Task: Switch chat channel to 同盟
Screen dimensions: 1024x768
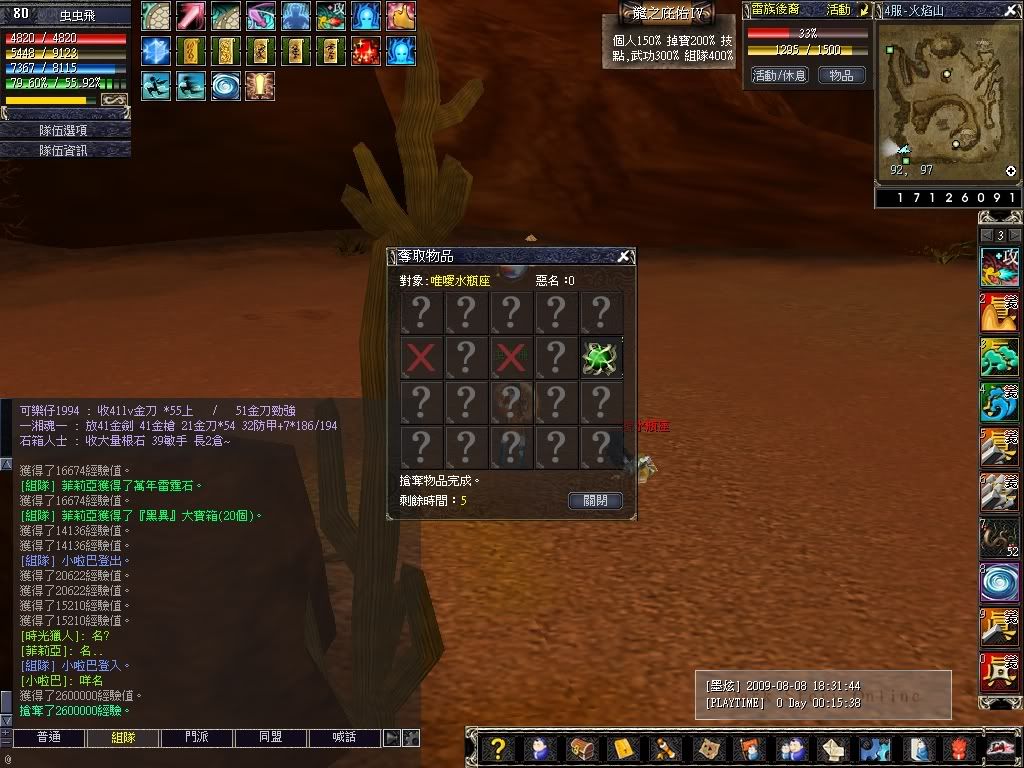Action: click(271, 738)
